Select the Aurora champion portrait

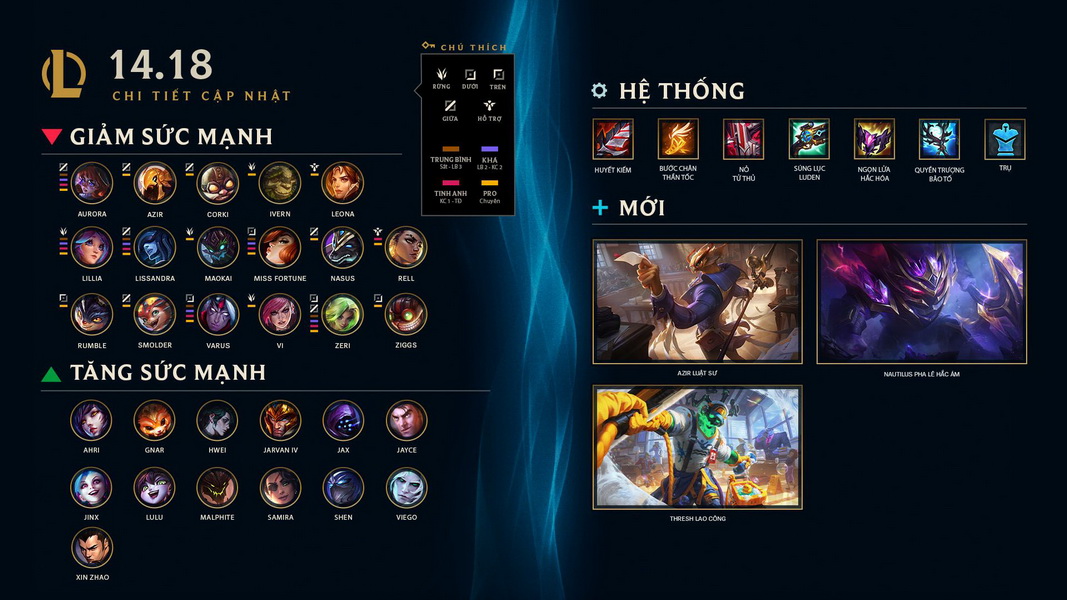(x=92, y=183)
